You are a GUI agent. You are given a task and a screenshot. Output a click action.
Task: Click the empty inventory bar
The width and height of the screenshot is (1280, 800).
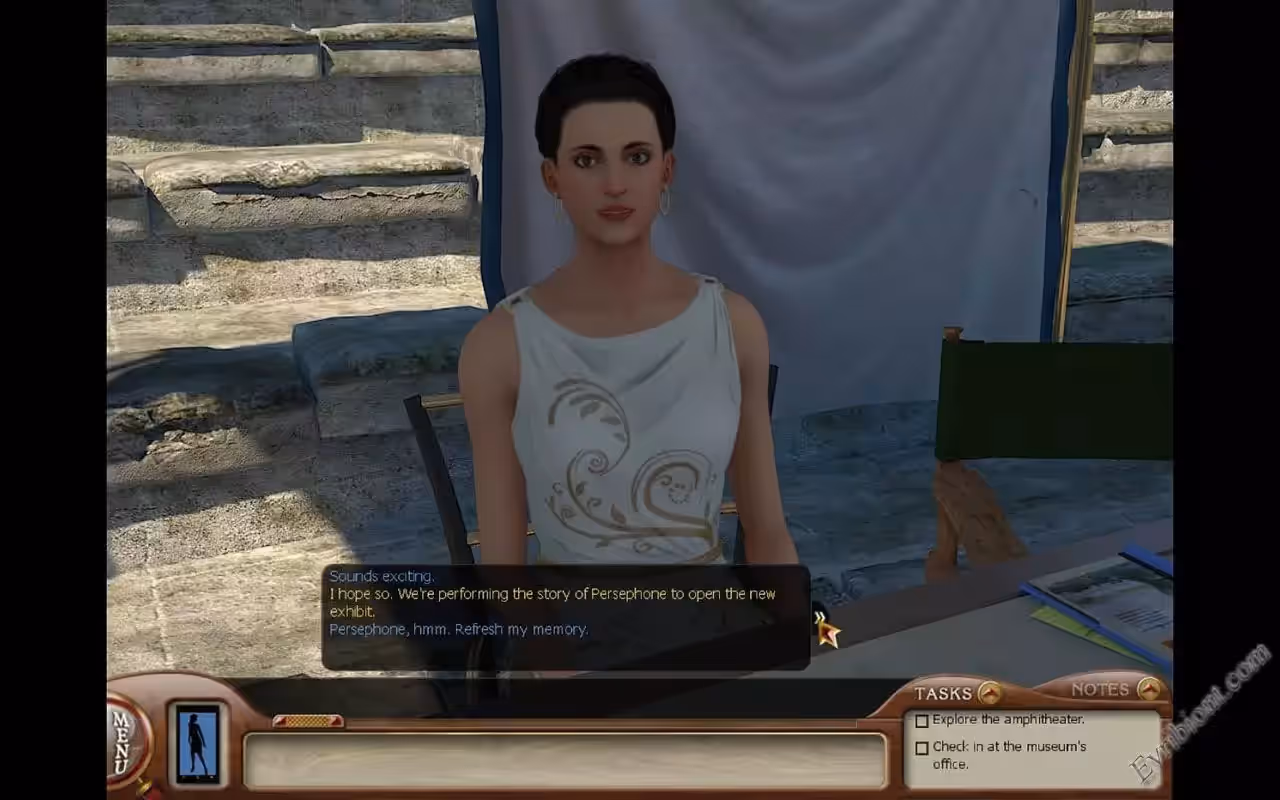pos(565,762)
